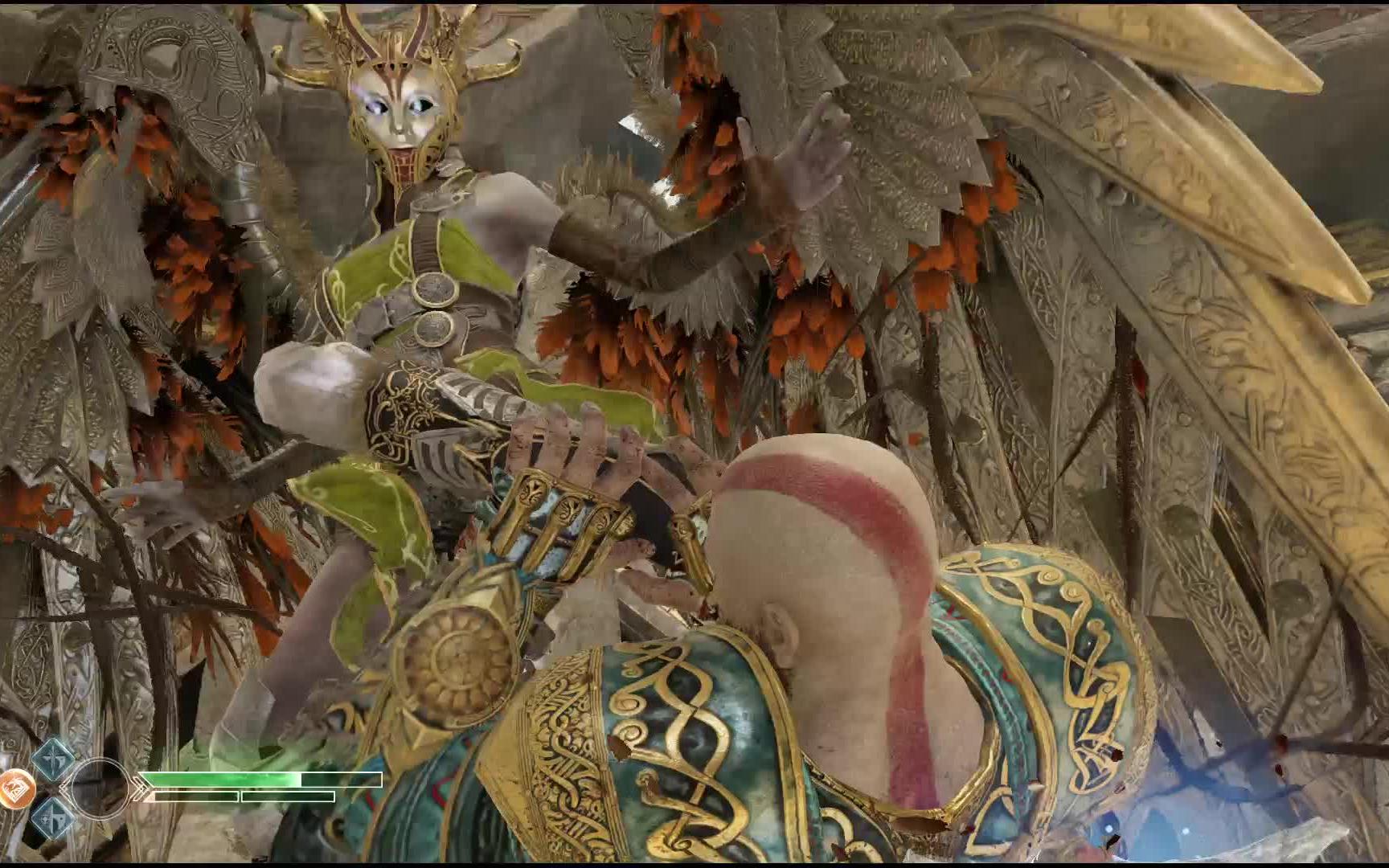Image resolution: width=1389 pixels, height=868 pixels.
Task: Click the first rage meter segment
Action: [197, 796]
